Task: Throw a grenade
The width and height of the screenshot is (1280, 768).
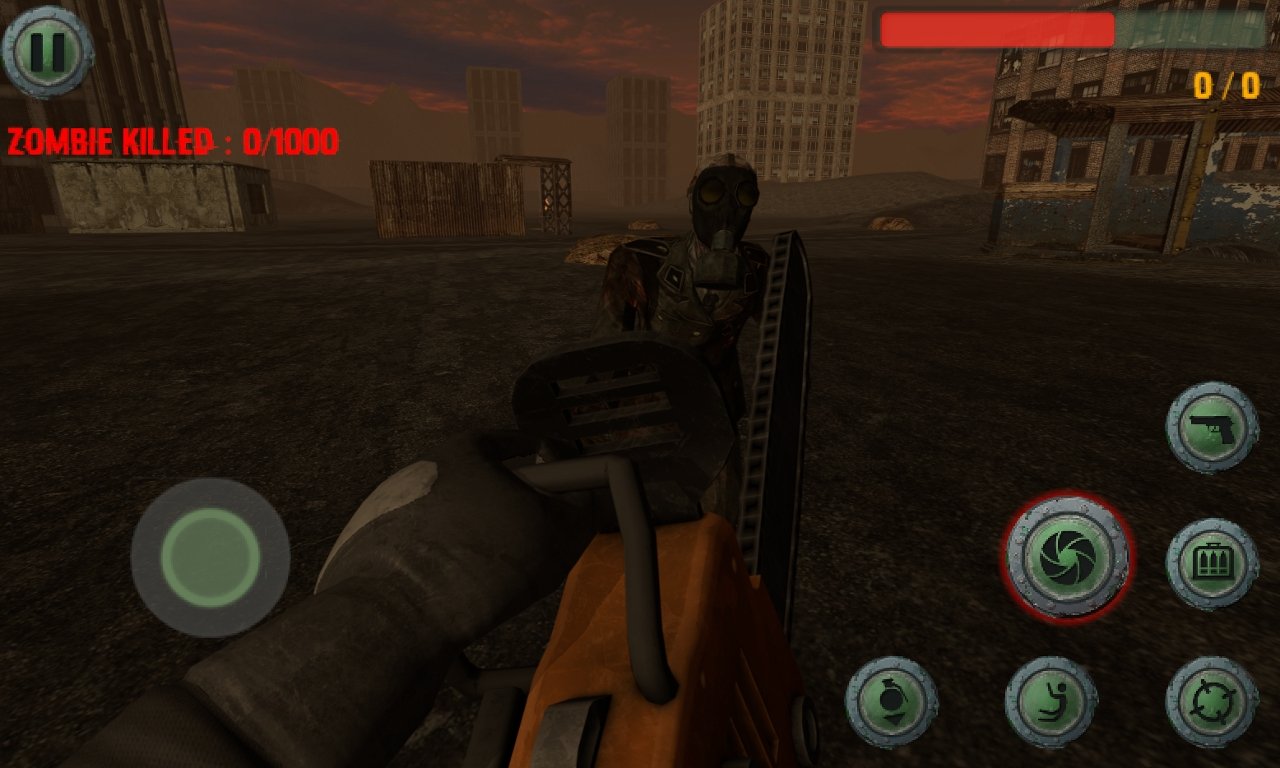Action: click(891, 701)
